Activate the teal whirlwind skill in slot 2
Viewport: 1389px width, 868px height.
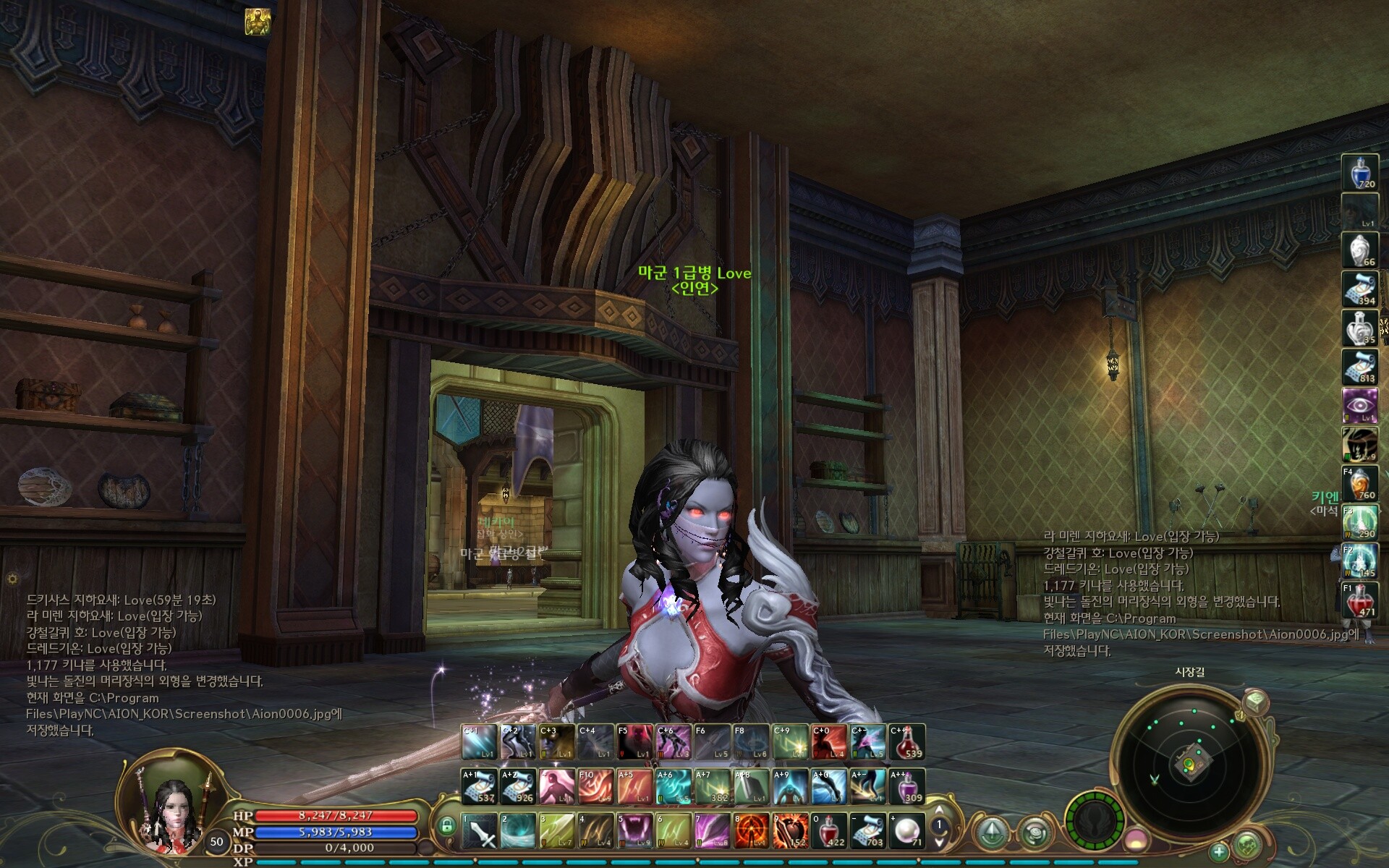[518, 830]
